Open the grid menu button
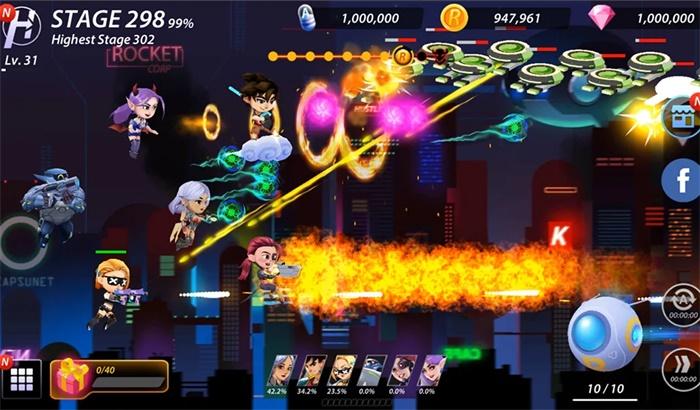Viewport: 700px width, 410px height. coord(22,380)
